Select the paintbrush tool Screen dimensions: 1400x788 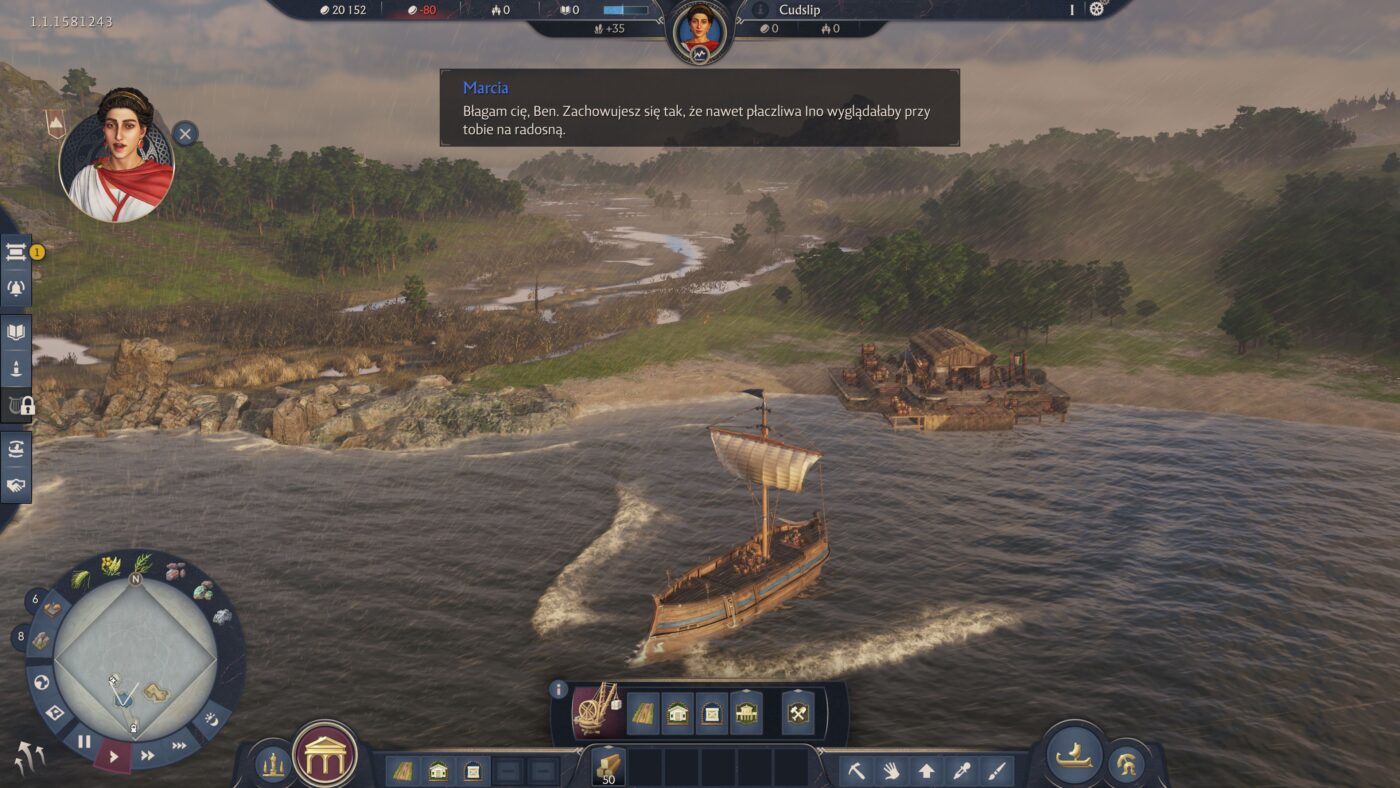pos(997,771)
